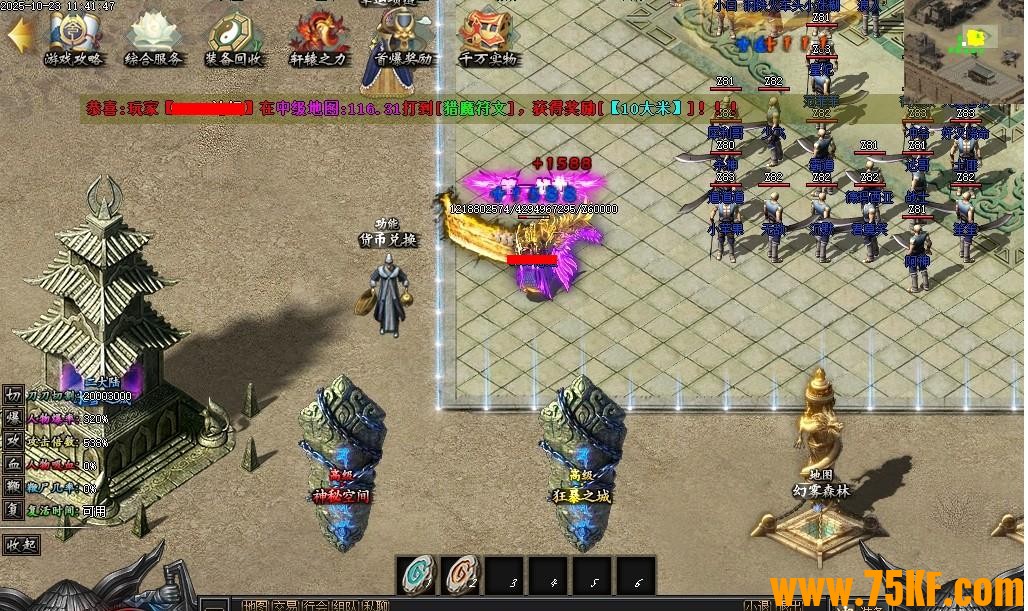The height and width of the screenshot is (611, 1028).
Task: Select the 爆 stat button
Action: pyautogui.click(x=14, y=417)
